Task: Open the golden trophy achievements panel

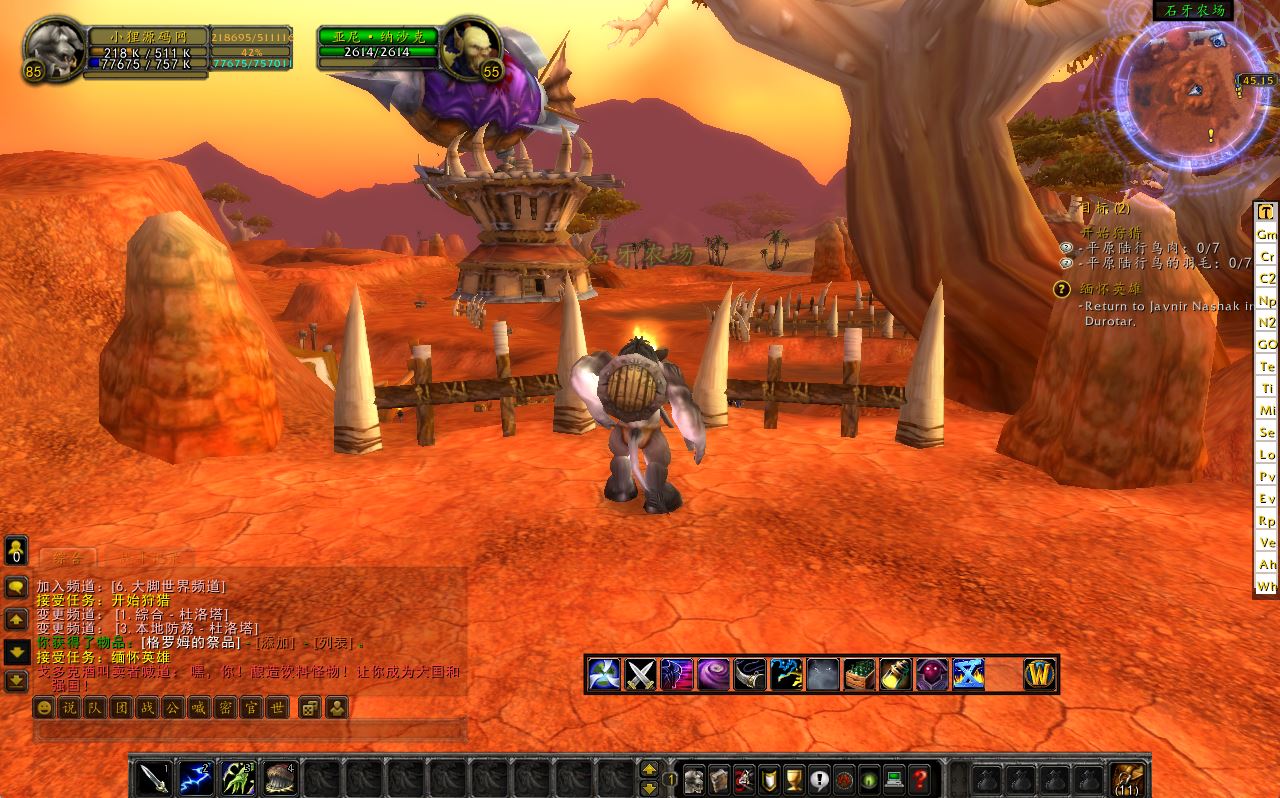Action: point(794,778)
